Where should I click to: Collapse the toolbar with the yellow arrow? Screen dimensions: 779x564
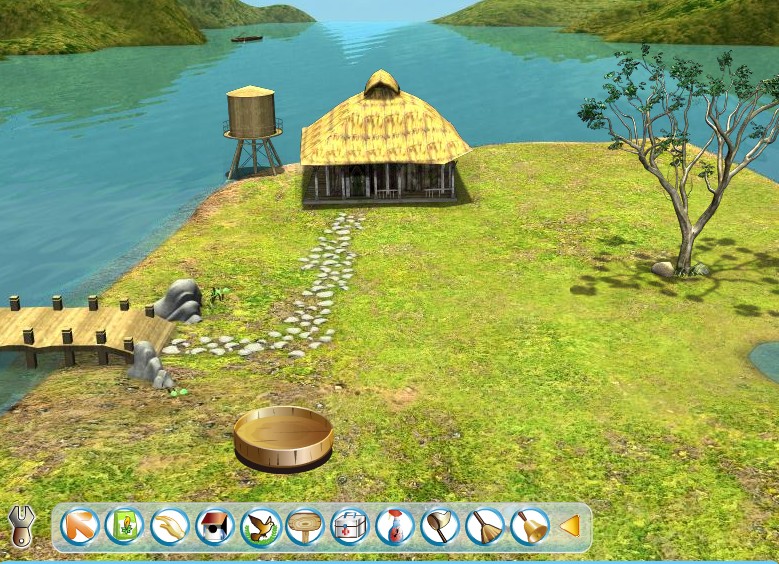pyautogui.click(x=570, y=526)
